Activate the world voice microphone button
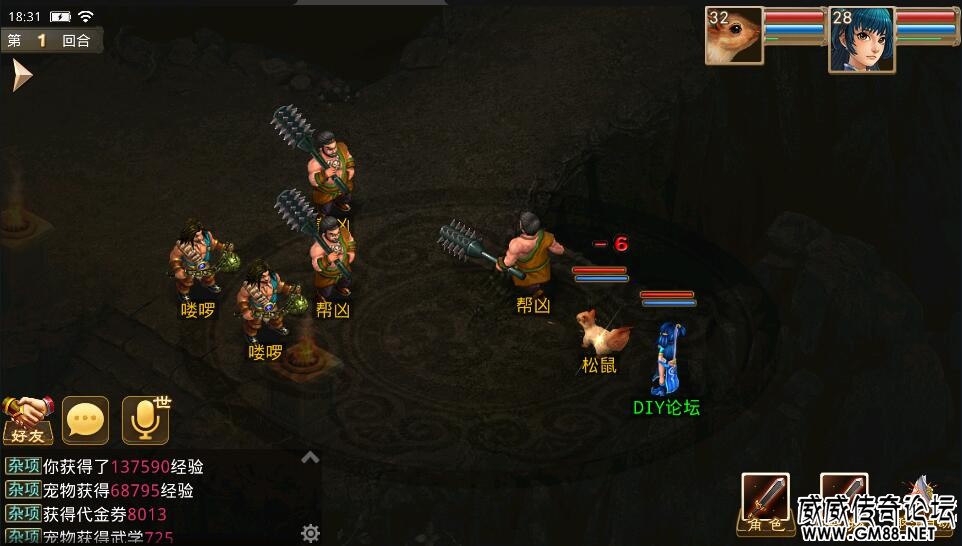 (x=146, y=420)
